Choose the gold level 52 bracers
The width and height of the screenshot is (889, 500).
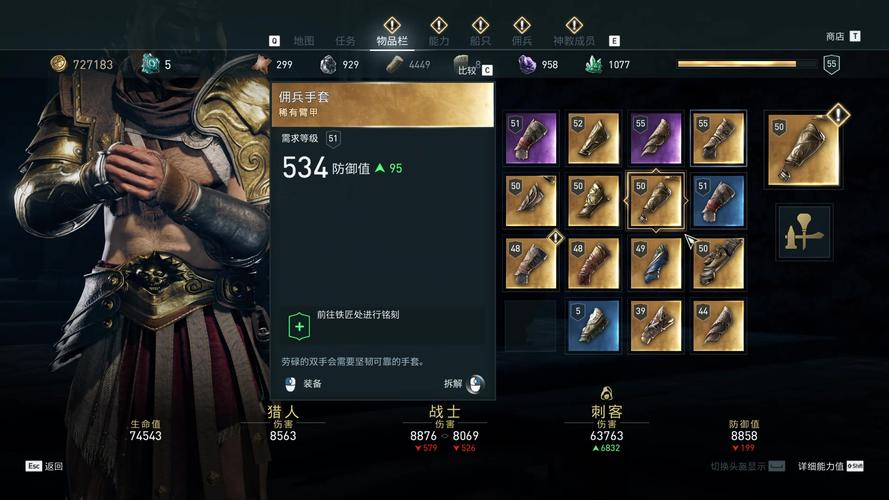click(594, 139)
